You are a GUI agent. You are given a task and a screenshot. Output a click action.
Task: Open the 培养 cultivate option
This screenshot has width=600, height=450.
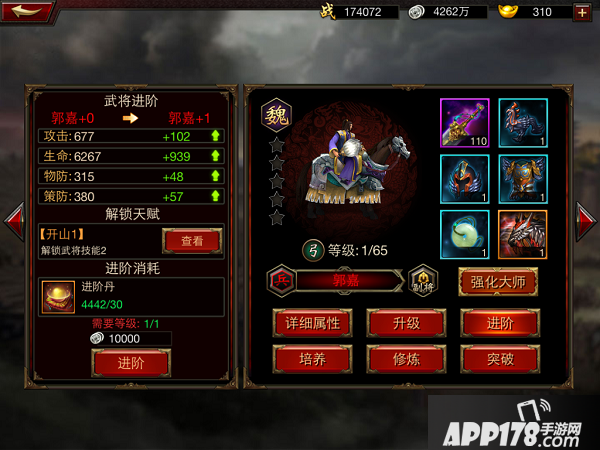click(x=313, y=358)
